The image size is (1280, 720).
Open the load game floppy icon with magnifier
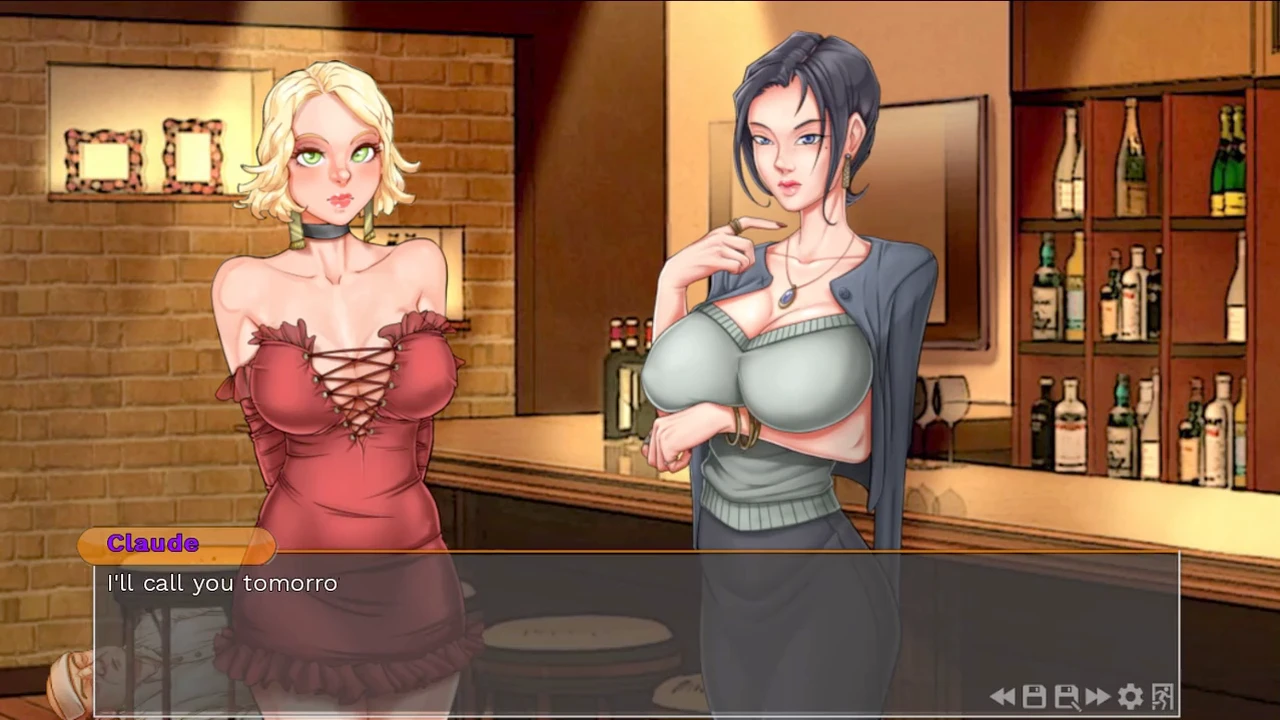coord(1066,697)
